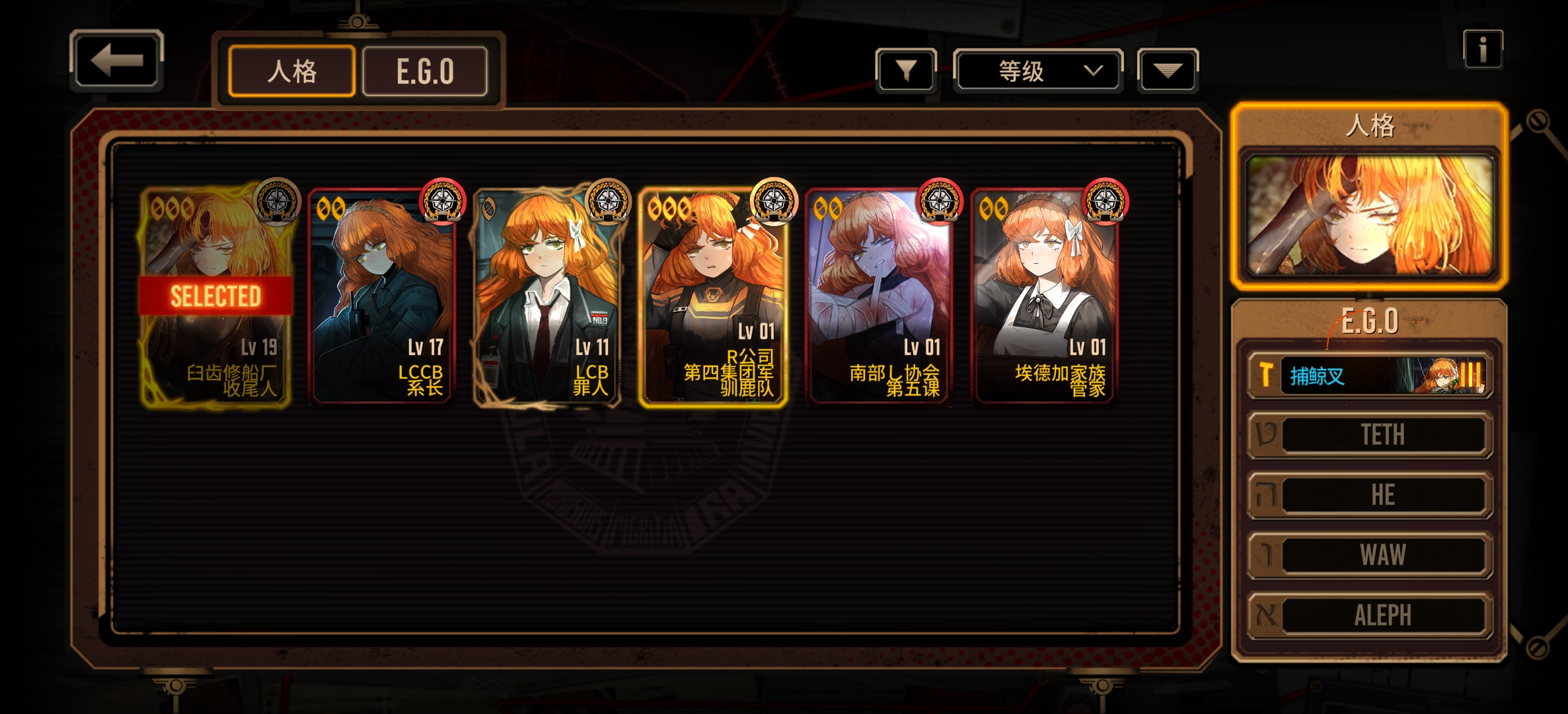Select the 人格 tab
Viewport: 1568px width, 714px height.
click(x=291, y=71)
